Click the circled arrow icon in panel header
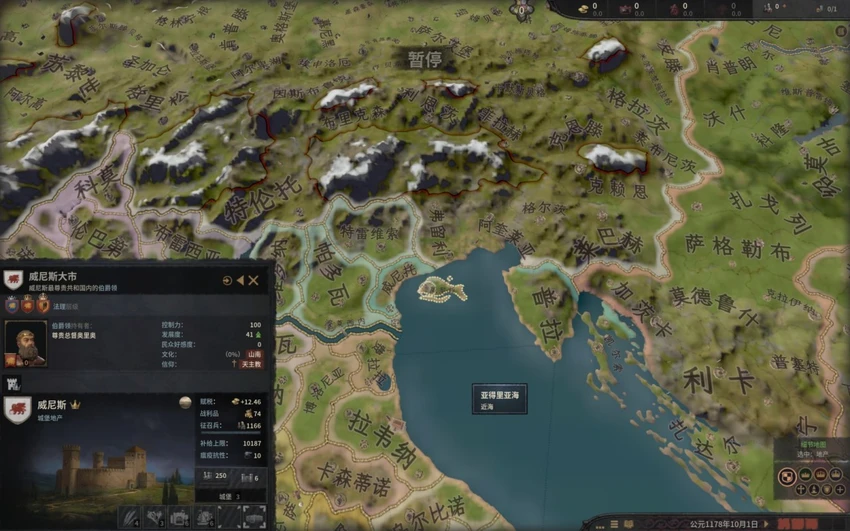 226,281
